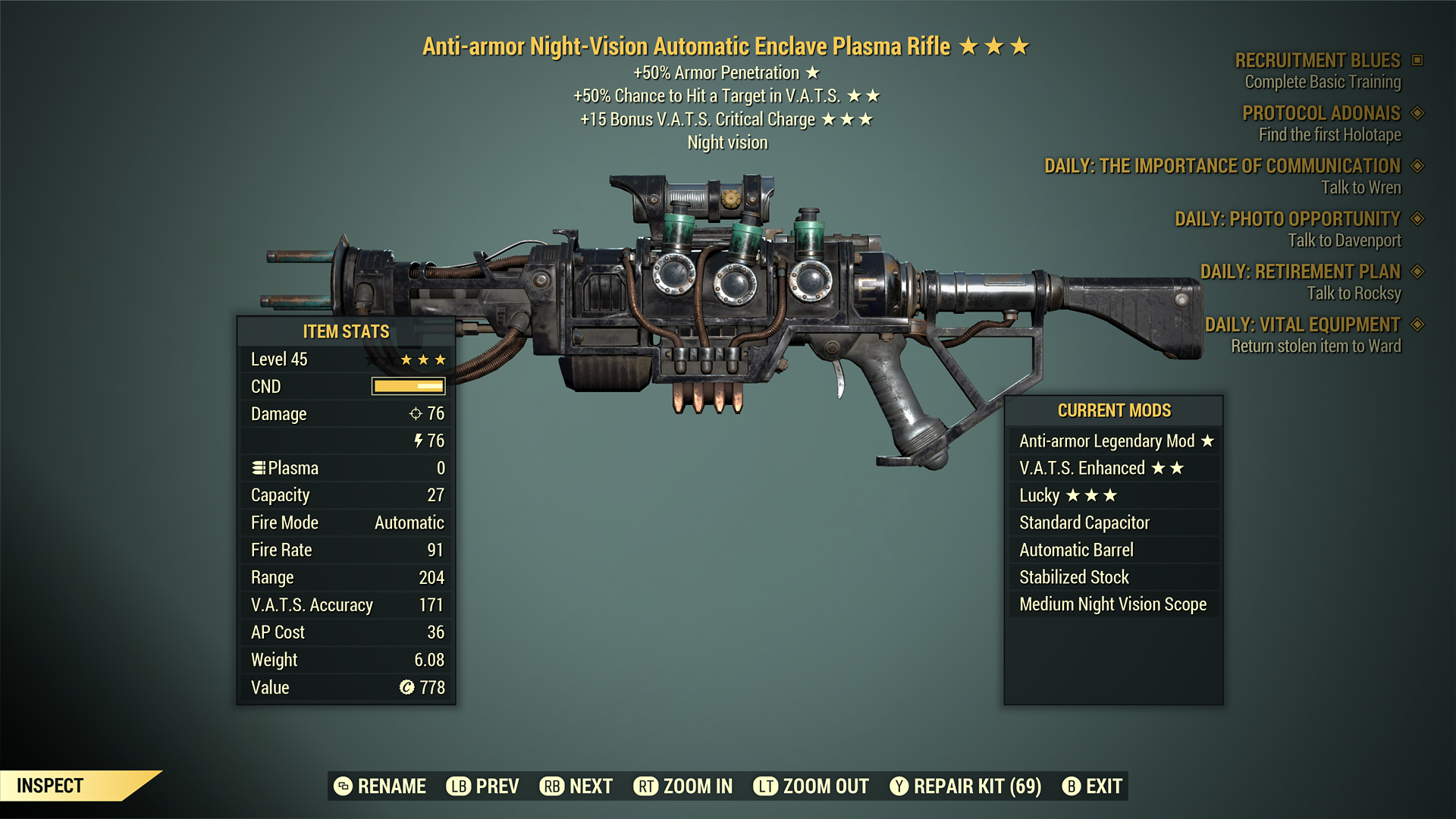The height and width of the screenshot is (819, 1456).
Task: Toggle the DAILY: PHOTO OPPORTUNITY quest marker
Action: pyautogui.click(x=1417, y=219)
